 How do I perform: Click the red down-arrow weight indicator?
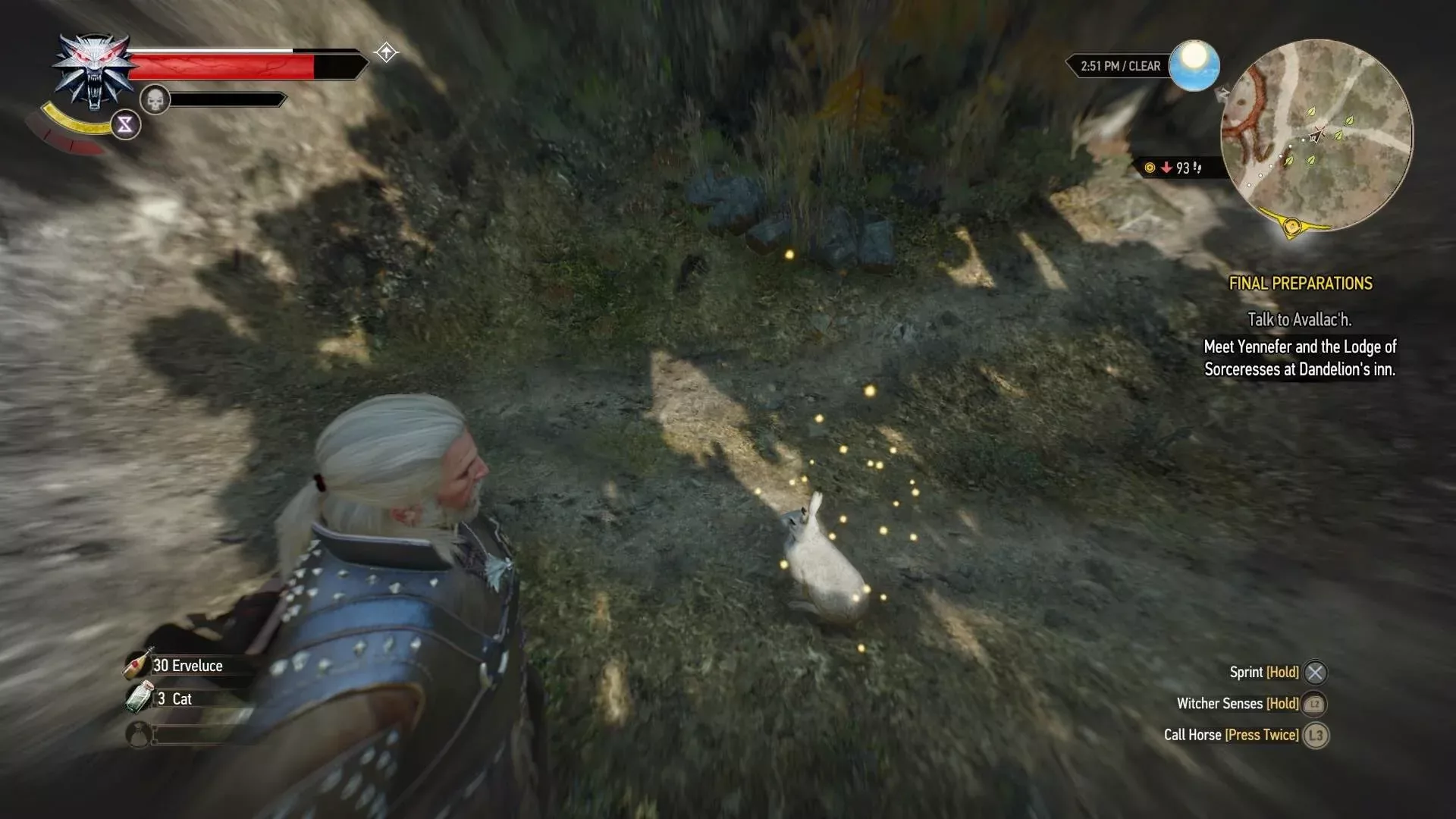click(x=1166, y=168)
